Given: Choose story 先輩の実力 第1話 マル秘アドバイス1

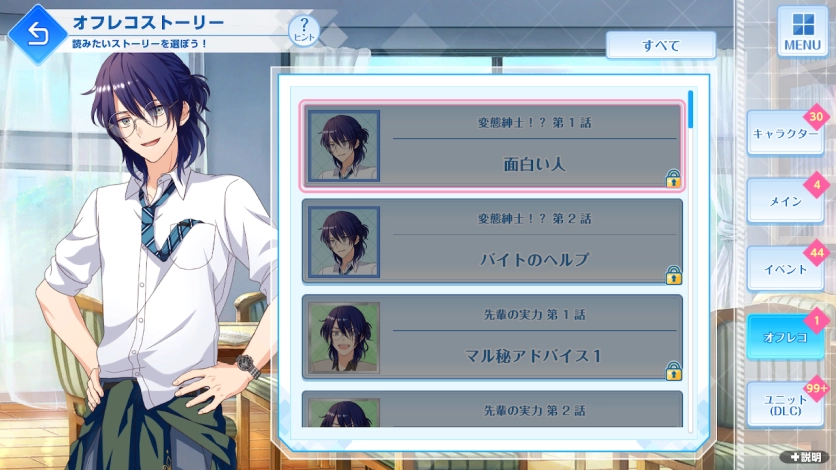Looking at the screenshot, I should click(492, 337).
